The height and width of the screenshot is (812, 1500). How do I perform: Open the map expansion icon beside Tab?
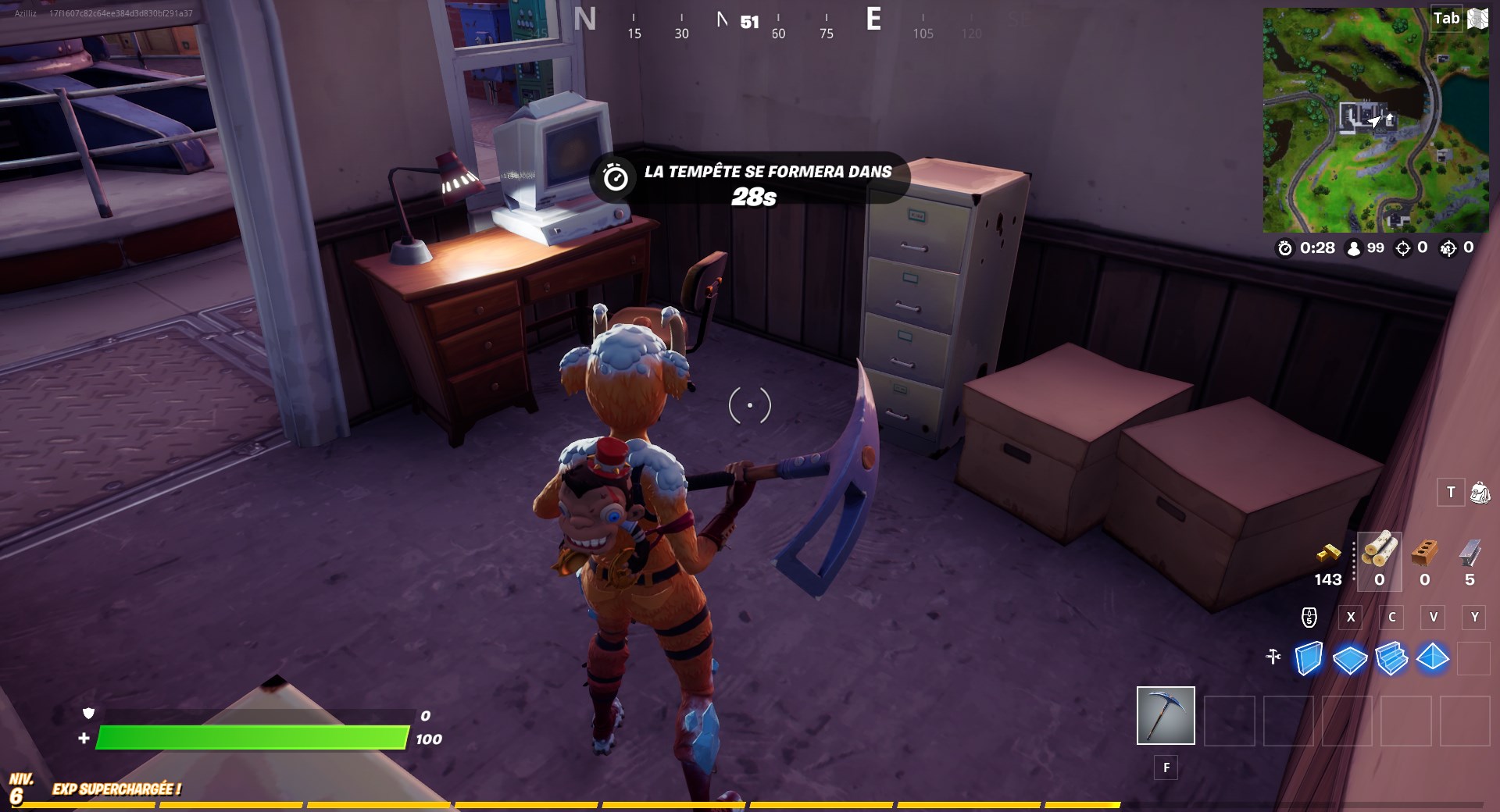tap(1477, 19)
